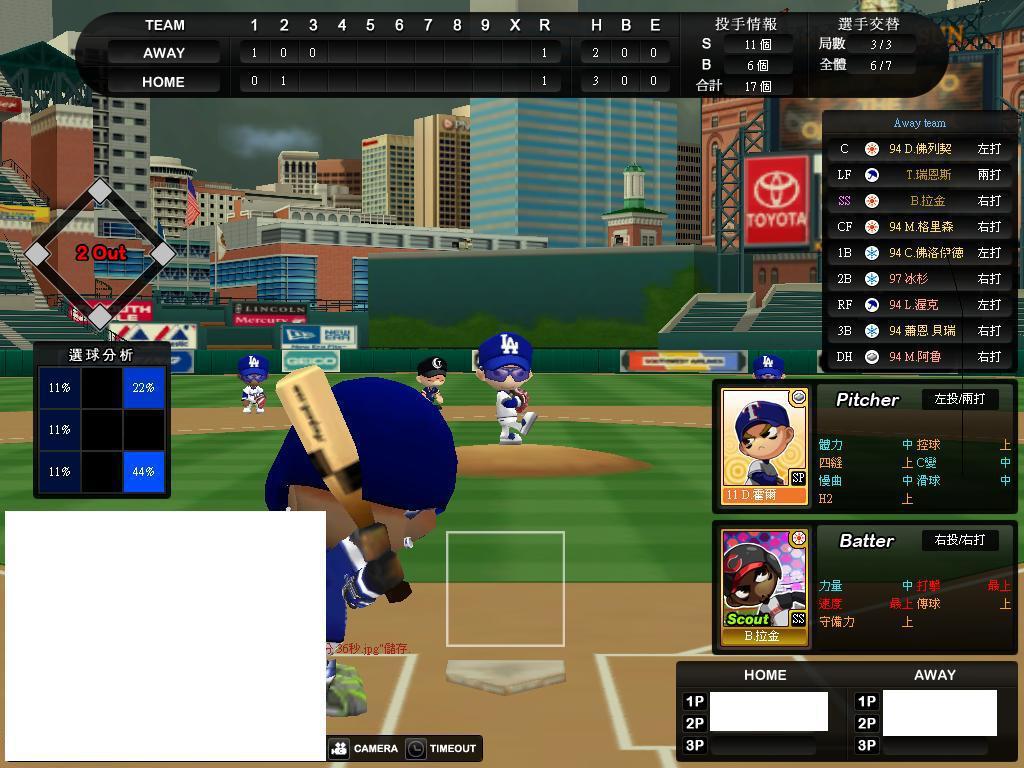The height and width of the screenshot is (768, 1024).
Task: Select the 3B player lineup row
Action: [x=919, y=331]
